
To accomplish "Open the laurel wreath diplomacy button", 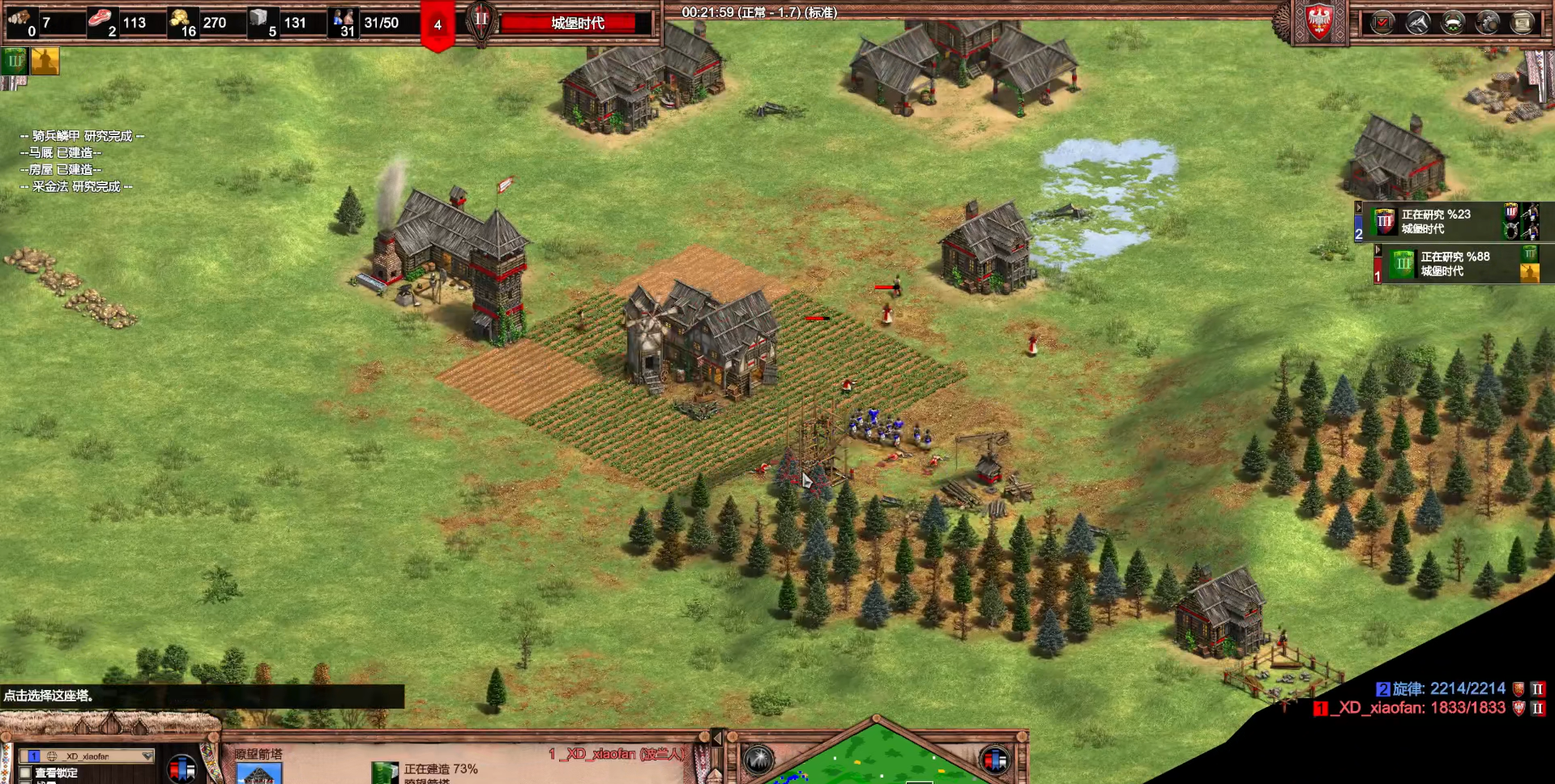I will tap(1453, 23).
